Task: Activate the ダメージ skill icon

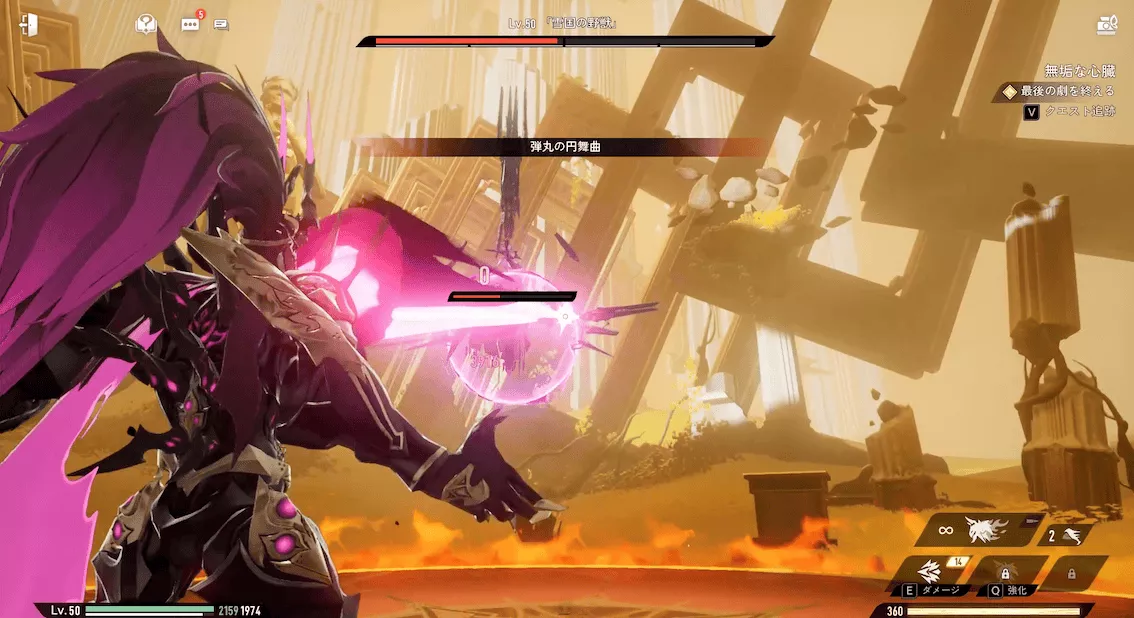Action: click(934, 571)
